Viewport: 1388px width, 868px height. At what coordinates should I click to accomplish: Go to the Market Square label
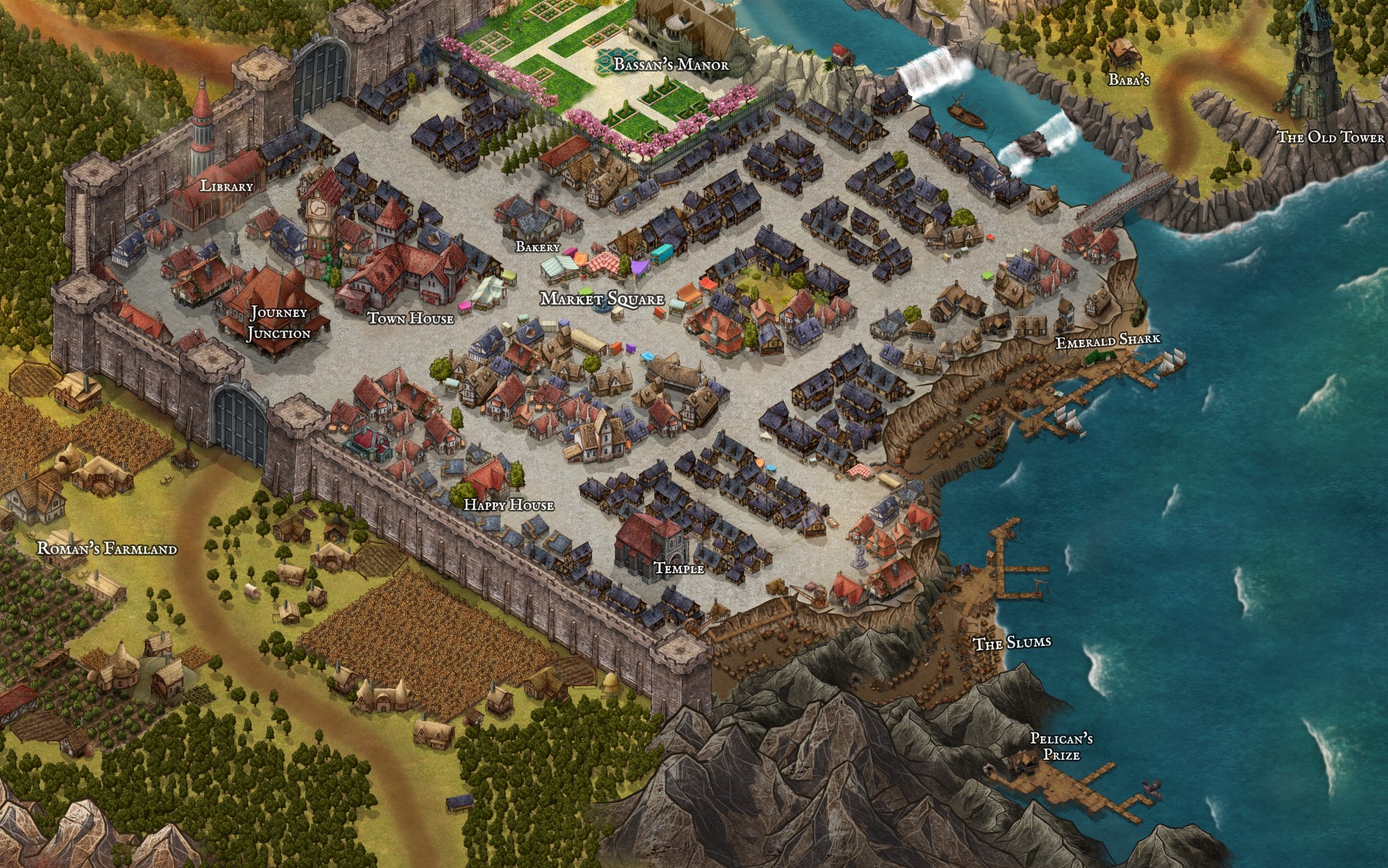click(602, 300)
